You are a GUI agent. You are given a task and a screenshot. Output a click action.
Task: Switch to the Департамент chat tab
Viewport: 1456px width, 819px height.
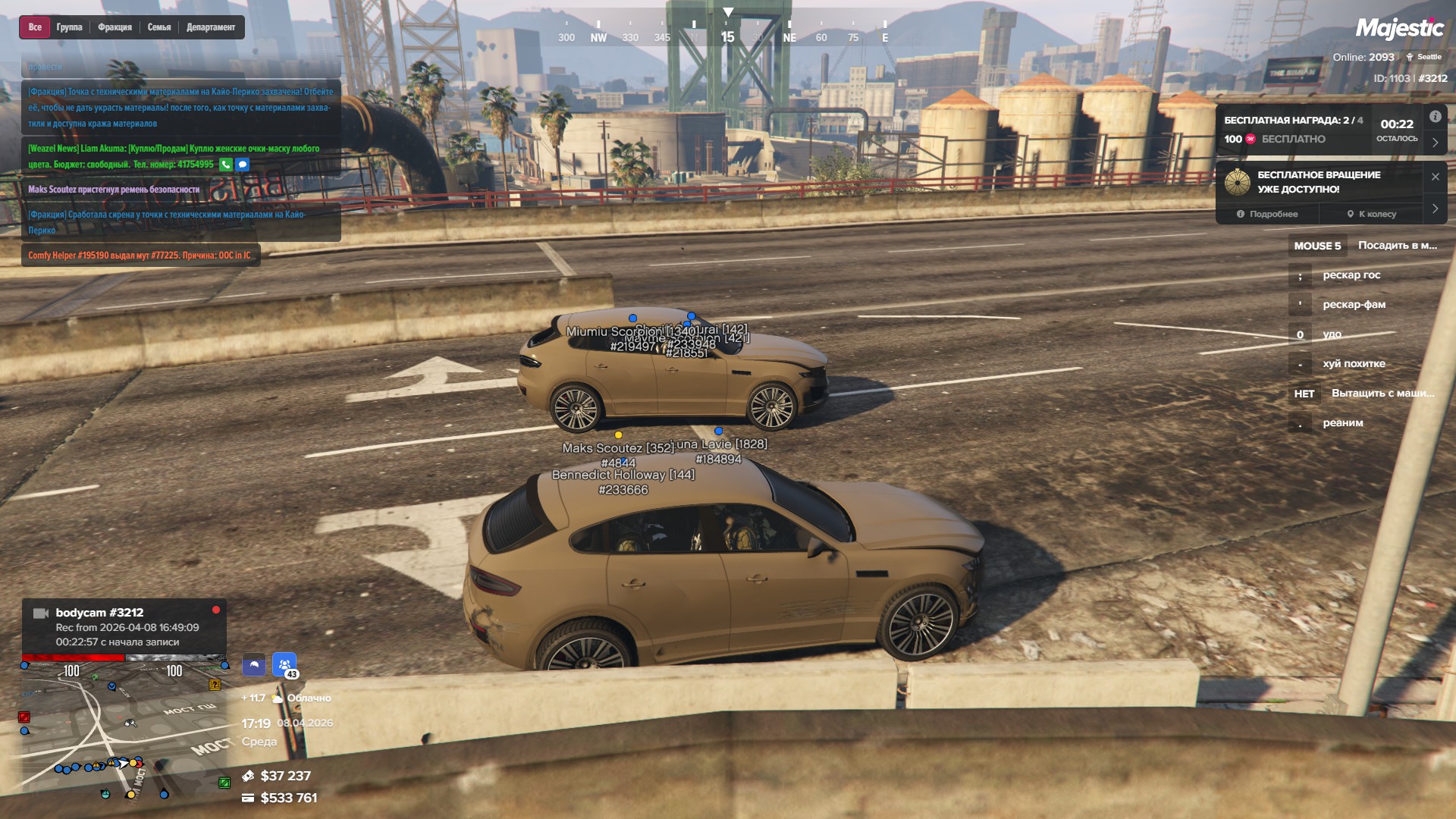(x=211, y=27)
